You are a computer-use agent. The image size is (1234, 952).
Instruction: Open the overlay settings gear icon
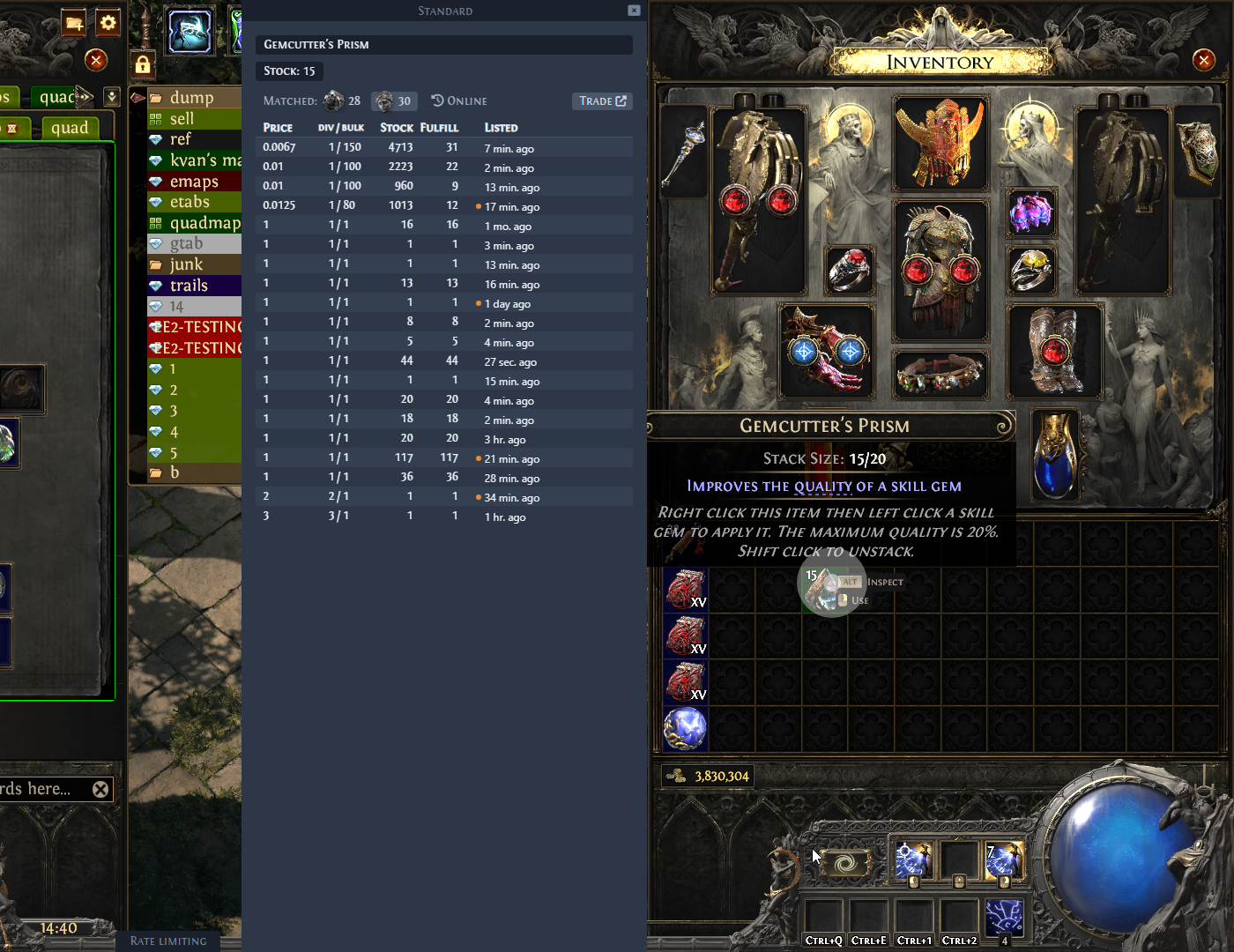(x=107, y=23)
